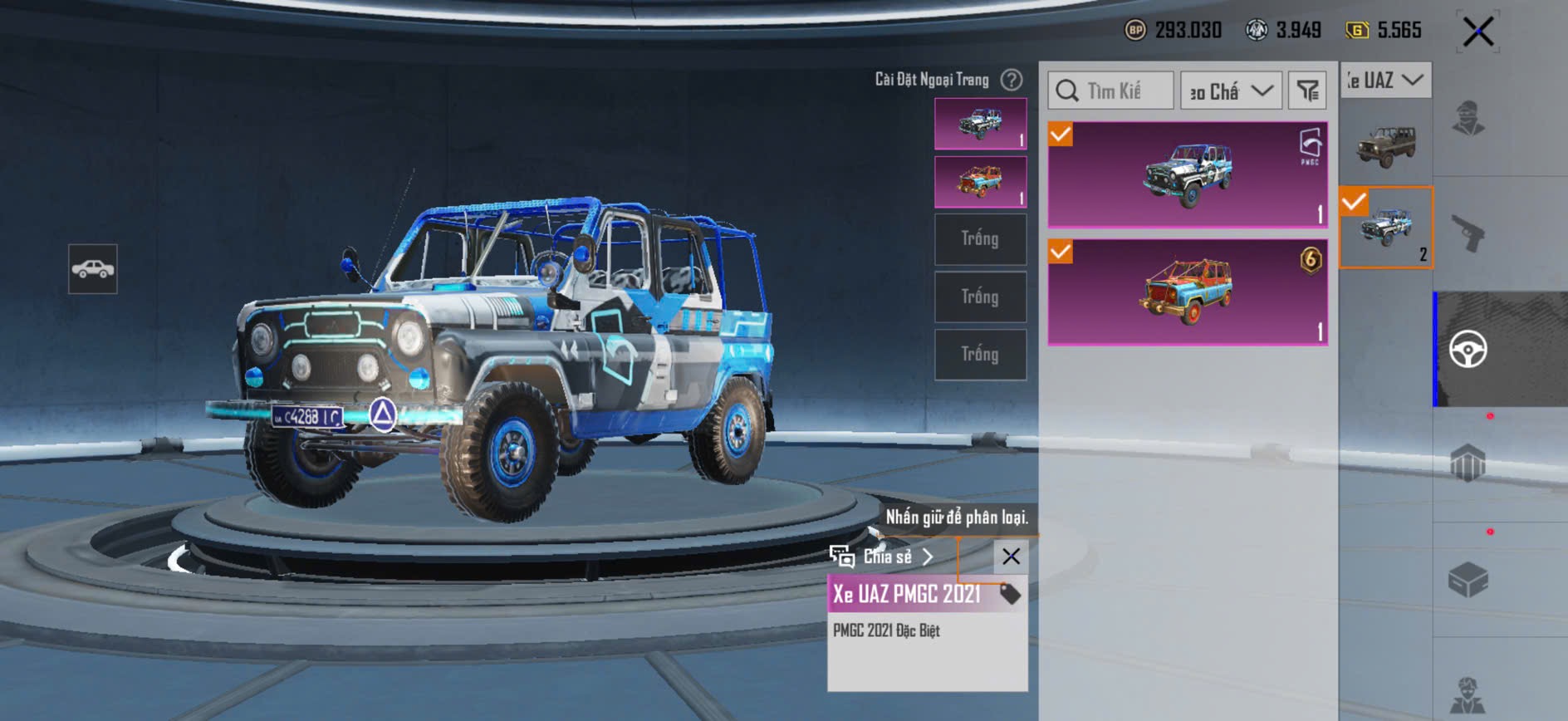Click the first loadout slot with blue UAZ
Viewport: 1568px width, 721px height.
click(980, 124)
